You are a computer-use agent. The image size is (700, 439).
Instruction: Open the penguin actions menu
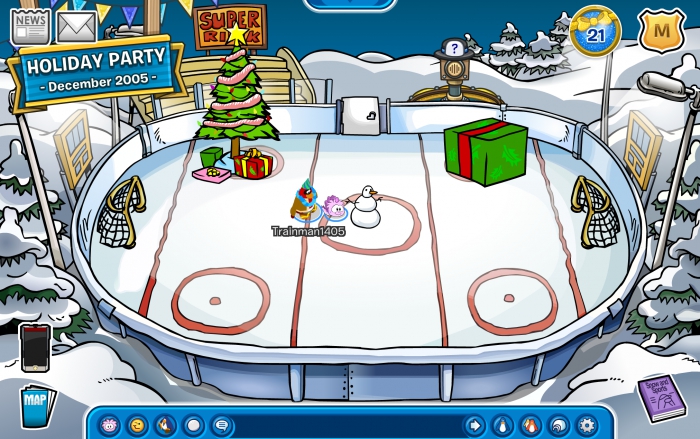point(165,425)
